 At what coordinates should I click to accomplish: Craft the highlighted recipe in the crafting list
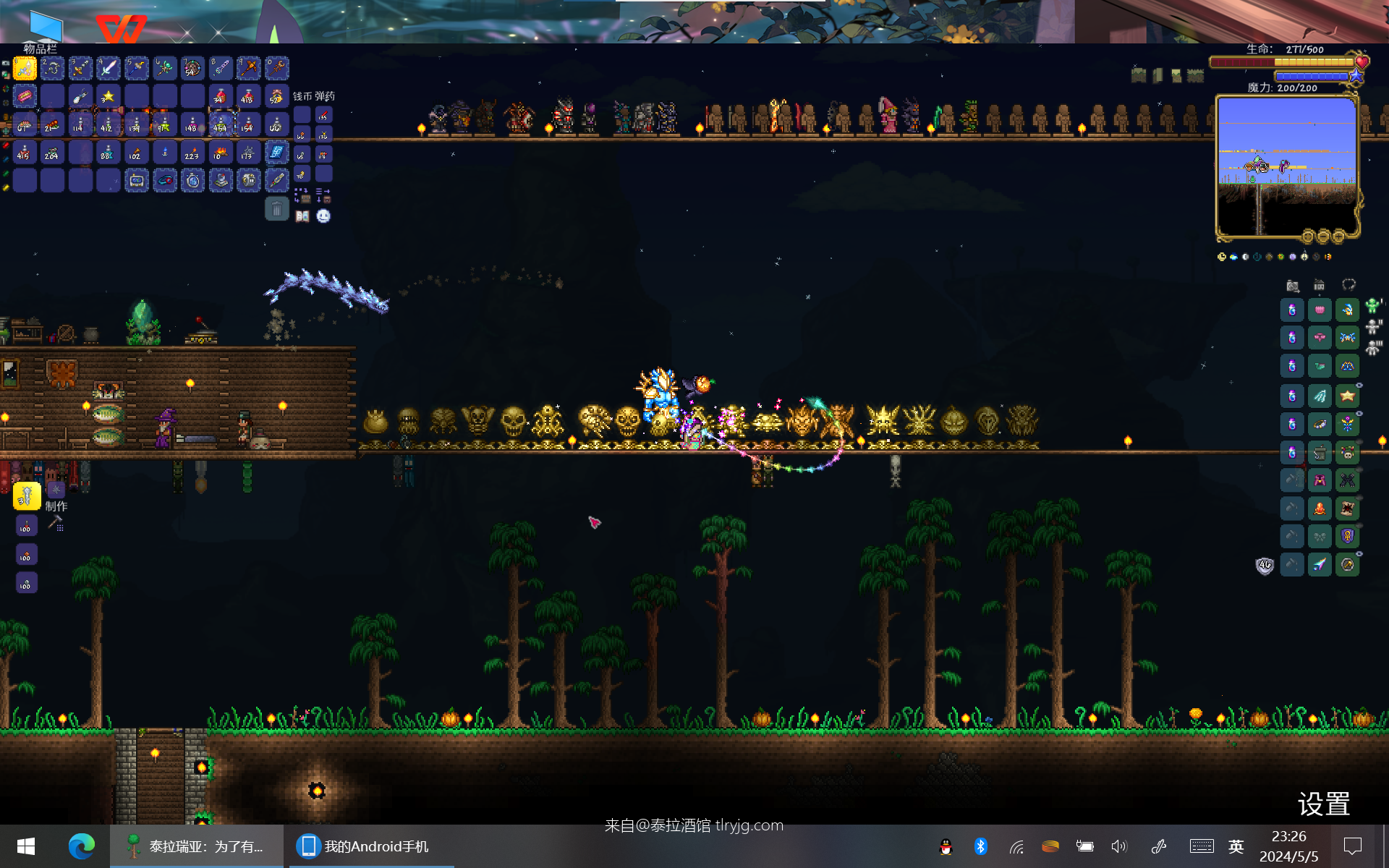point(26,496)
